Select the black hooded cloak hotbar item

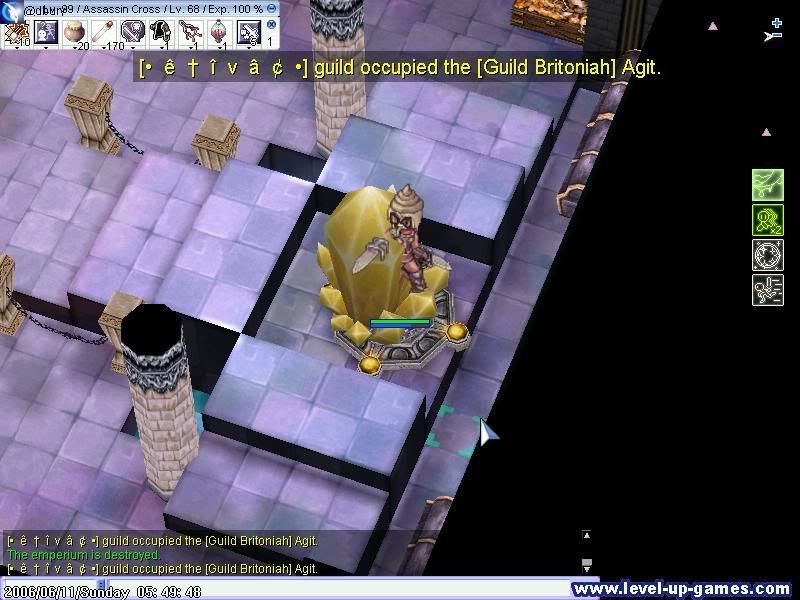(x=161, y=32)
